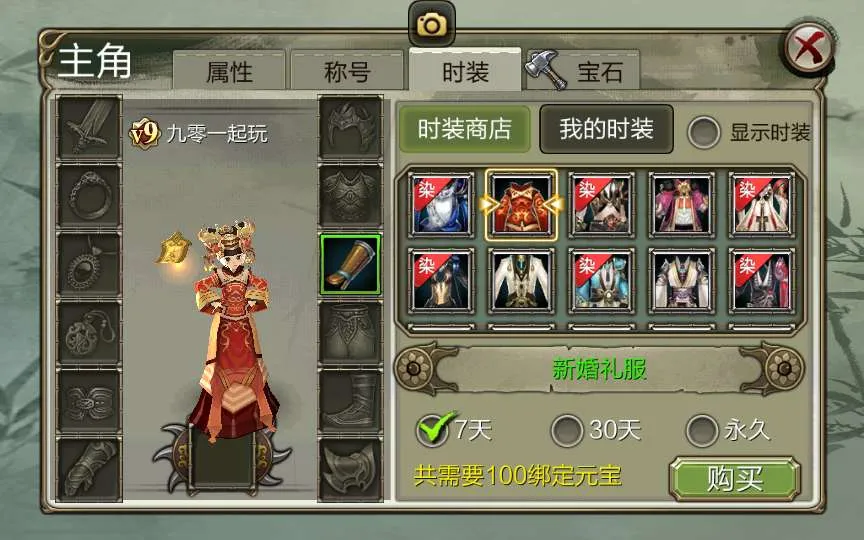Open the 称号 tab
This screenshot has height=540, width=864.
pyautogui.click(x=347, y=72)
